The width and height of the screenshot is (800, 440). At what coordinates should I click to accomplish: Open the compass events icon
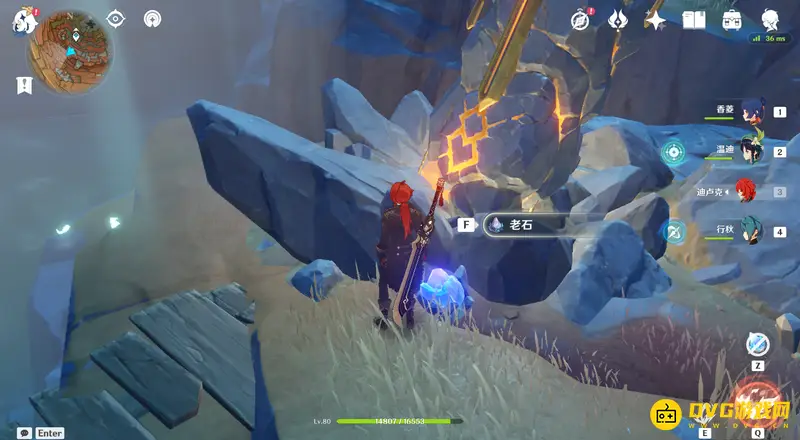point(581,19)
